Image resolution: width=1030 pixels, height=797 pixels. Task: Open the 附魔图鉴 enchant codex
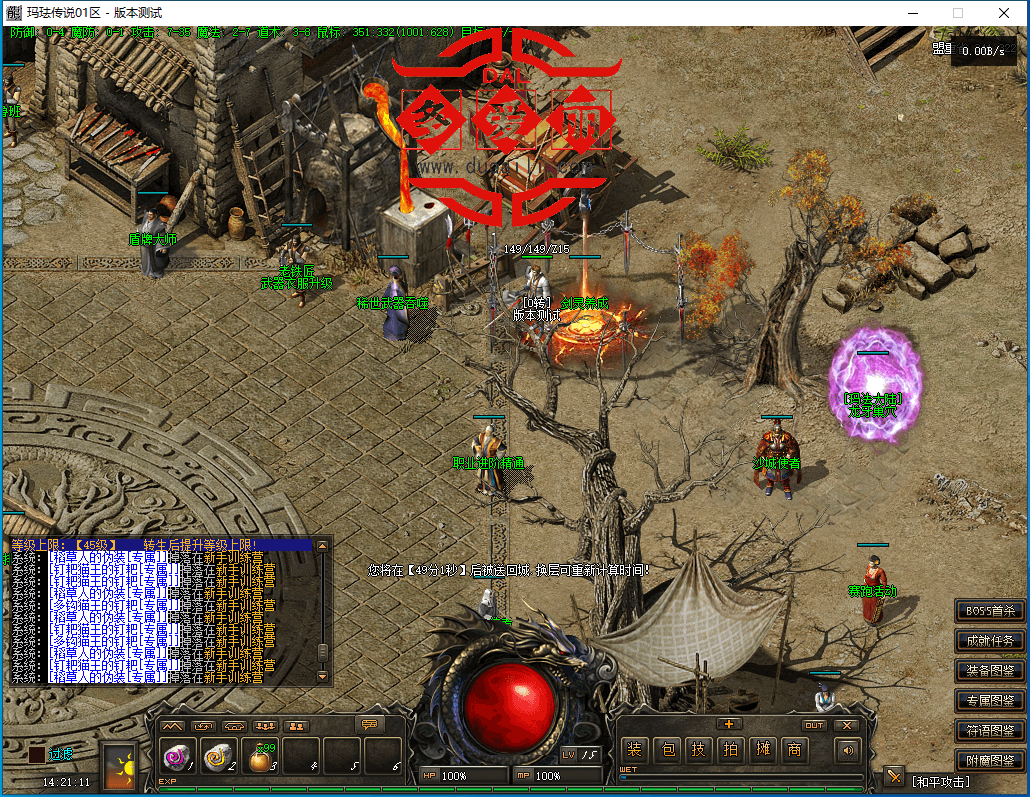[x=989, y=759]
